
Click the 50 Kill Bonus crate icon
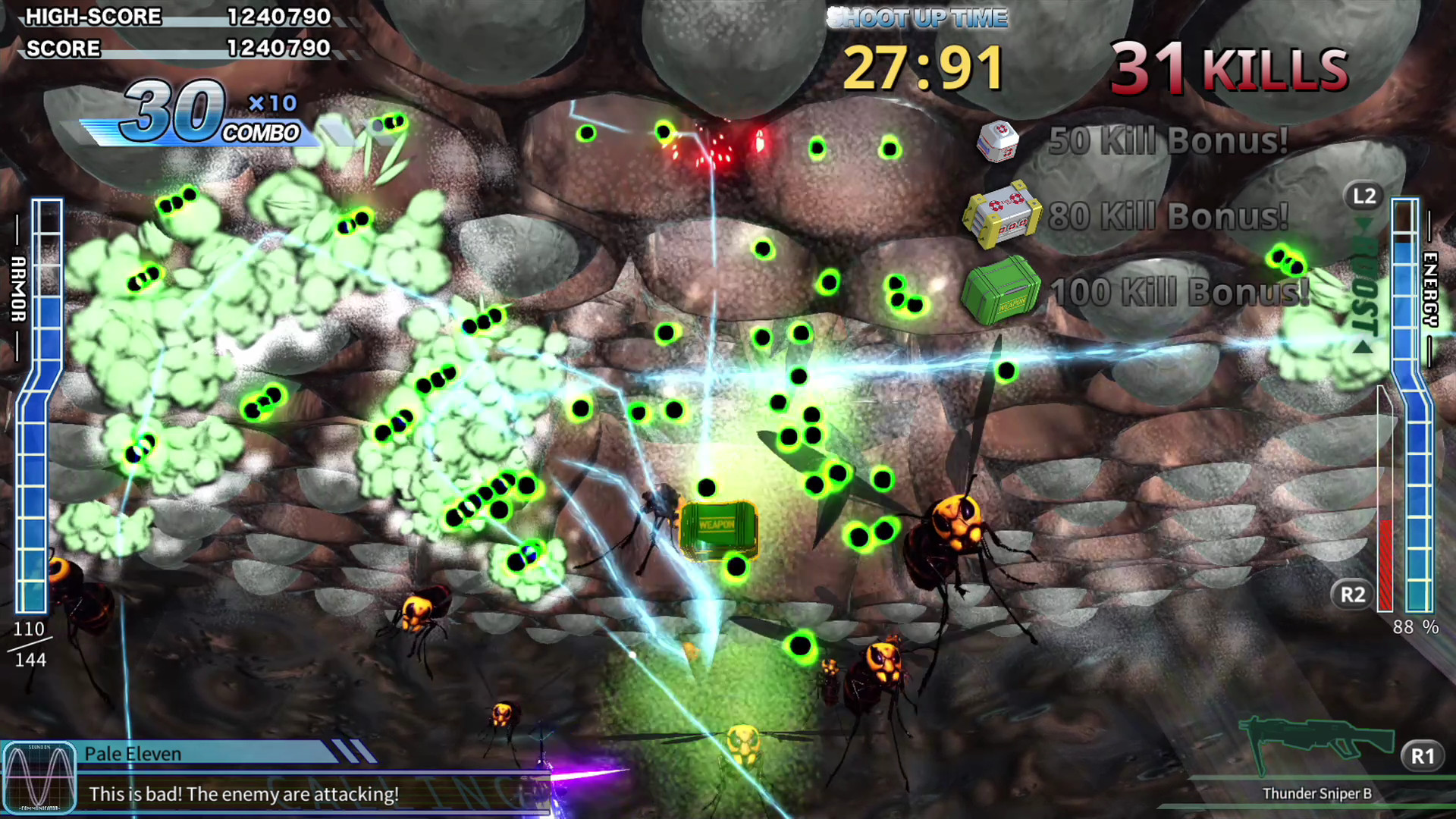(x=999, y=144)
